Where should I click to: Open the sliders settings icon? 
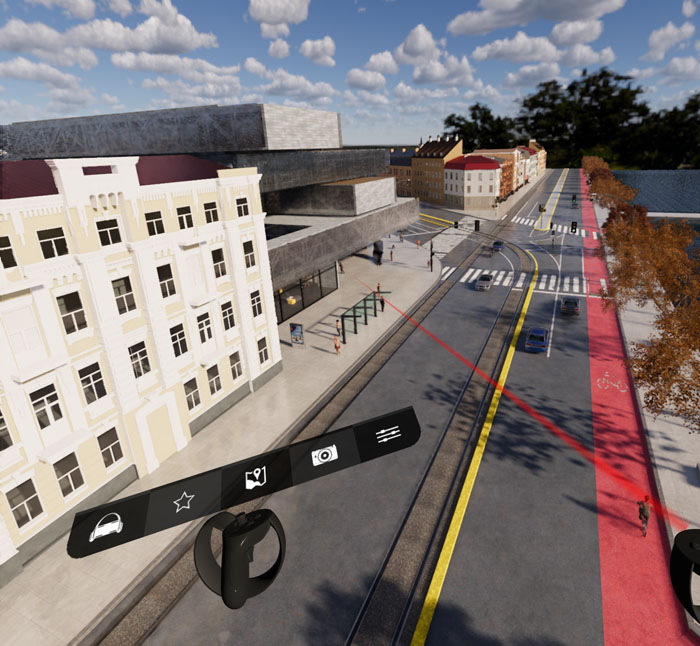coord(388,433)
